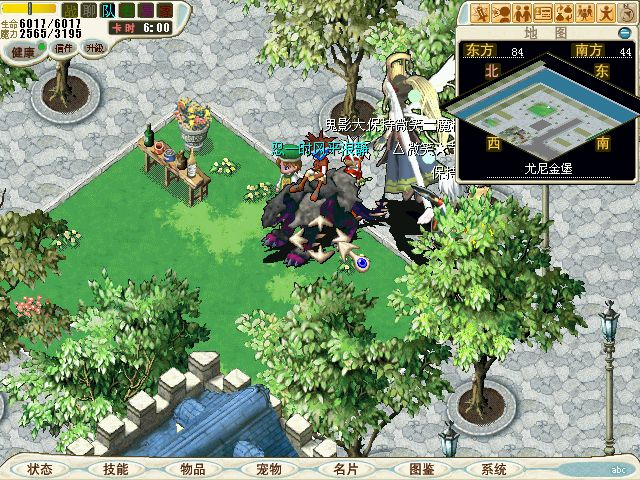
Task: Open the 状态 status menu
Action: pos(40,469)
